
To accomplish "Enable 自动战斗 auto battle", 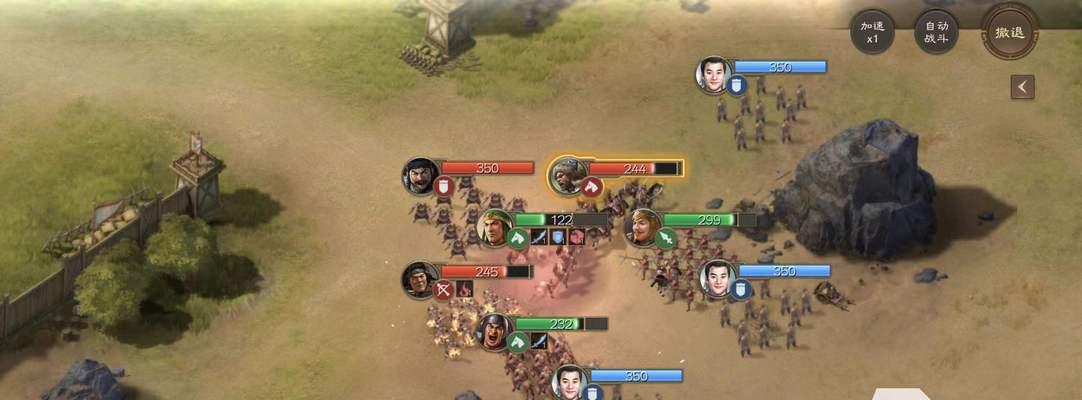I will click(936, 33).
